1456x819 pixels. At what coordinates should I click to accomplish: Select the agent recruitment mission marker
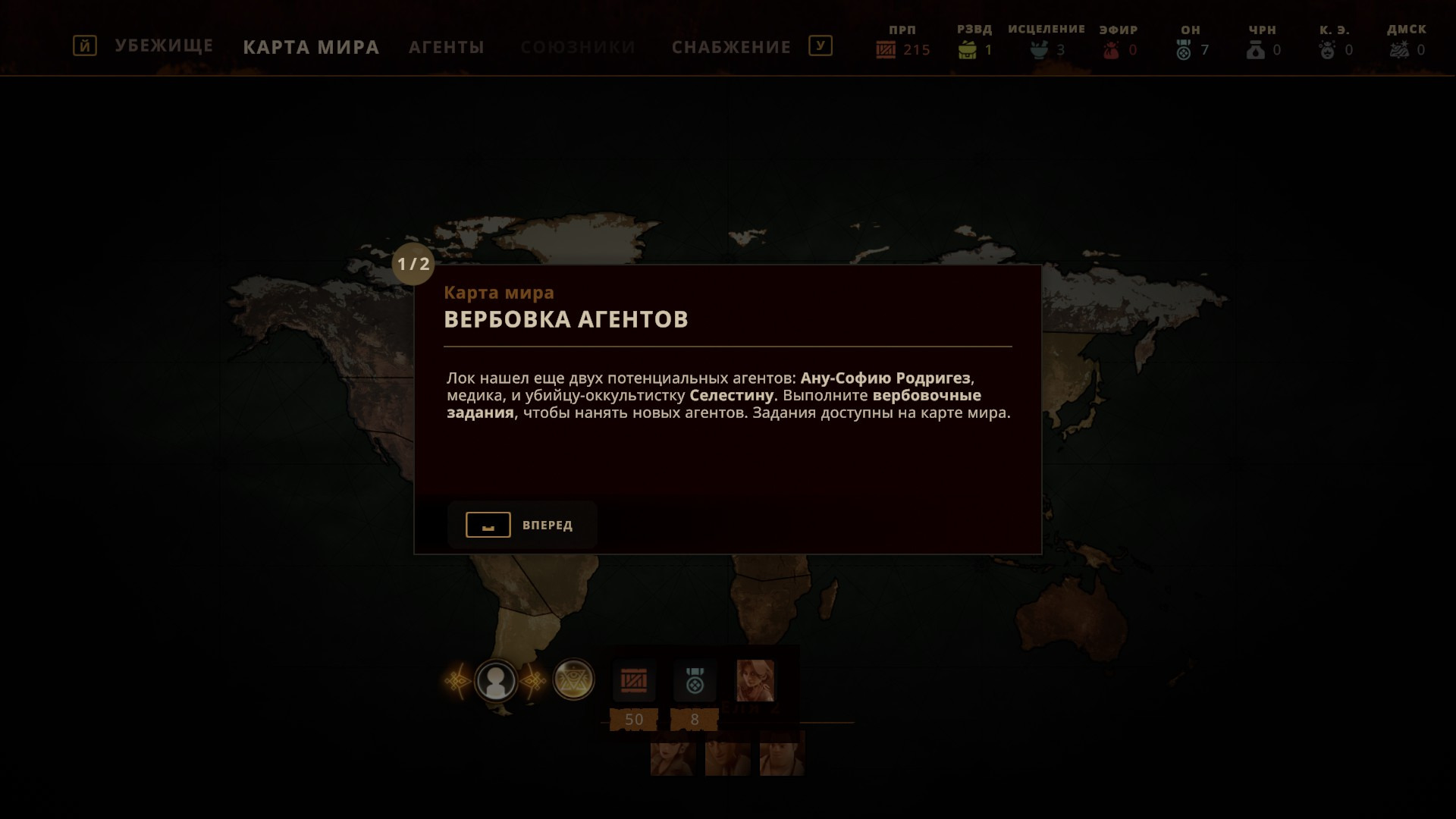(496, 680)
